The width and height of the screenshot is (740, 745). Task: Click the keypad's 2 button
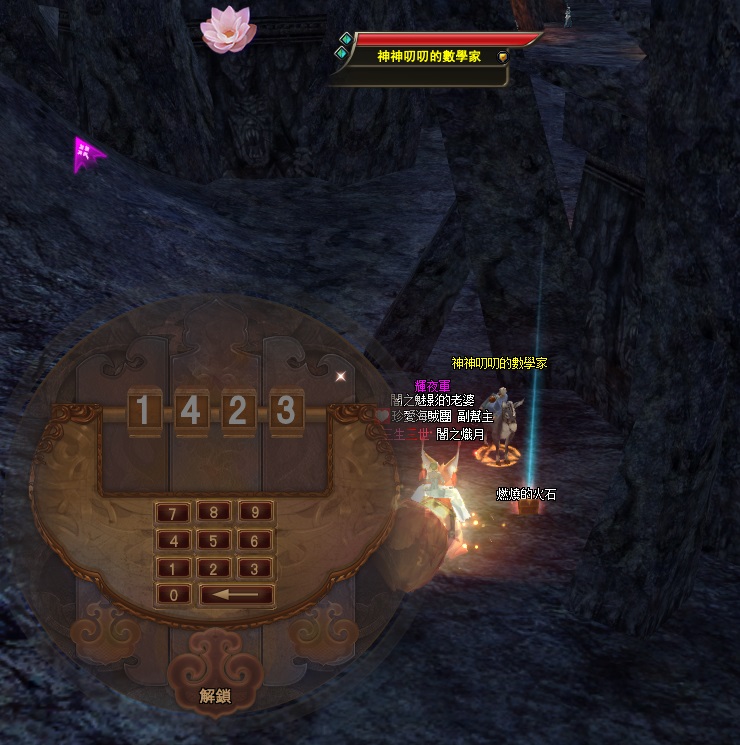214,568
